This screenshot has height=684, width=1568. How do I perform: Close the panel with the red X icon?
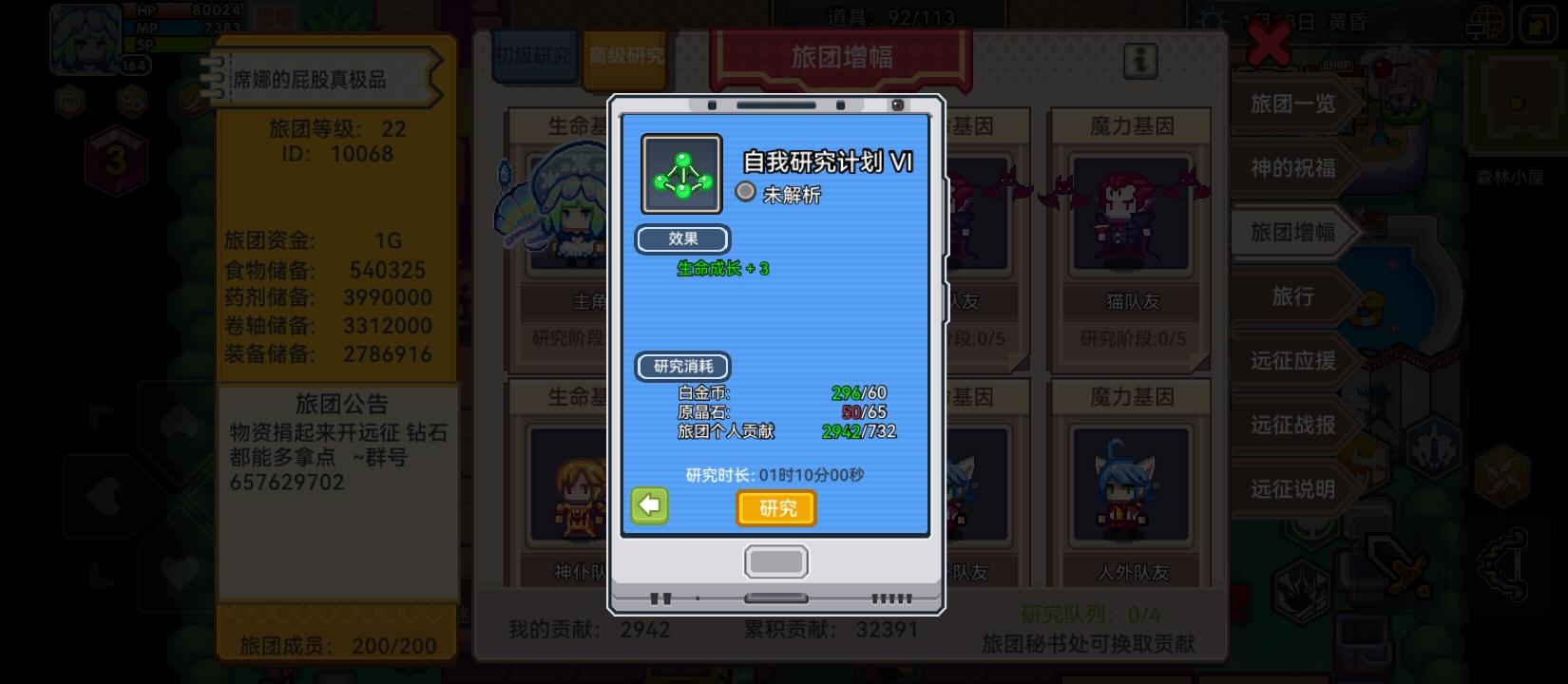pos(1266,43)
